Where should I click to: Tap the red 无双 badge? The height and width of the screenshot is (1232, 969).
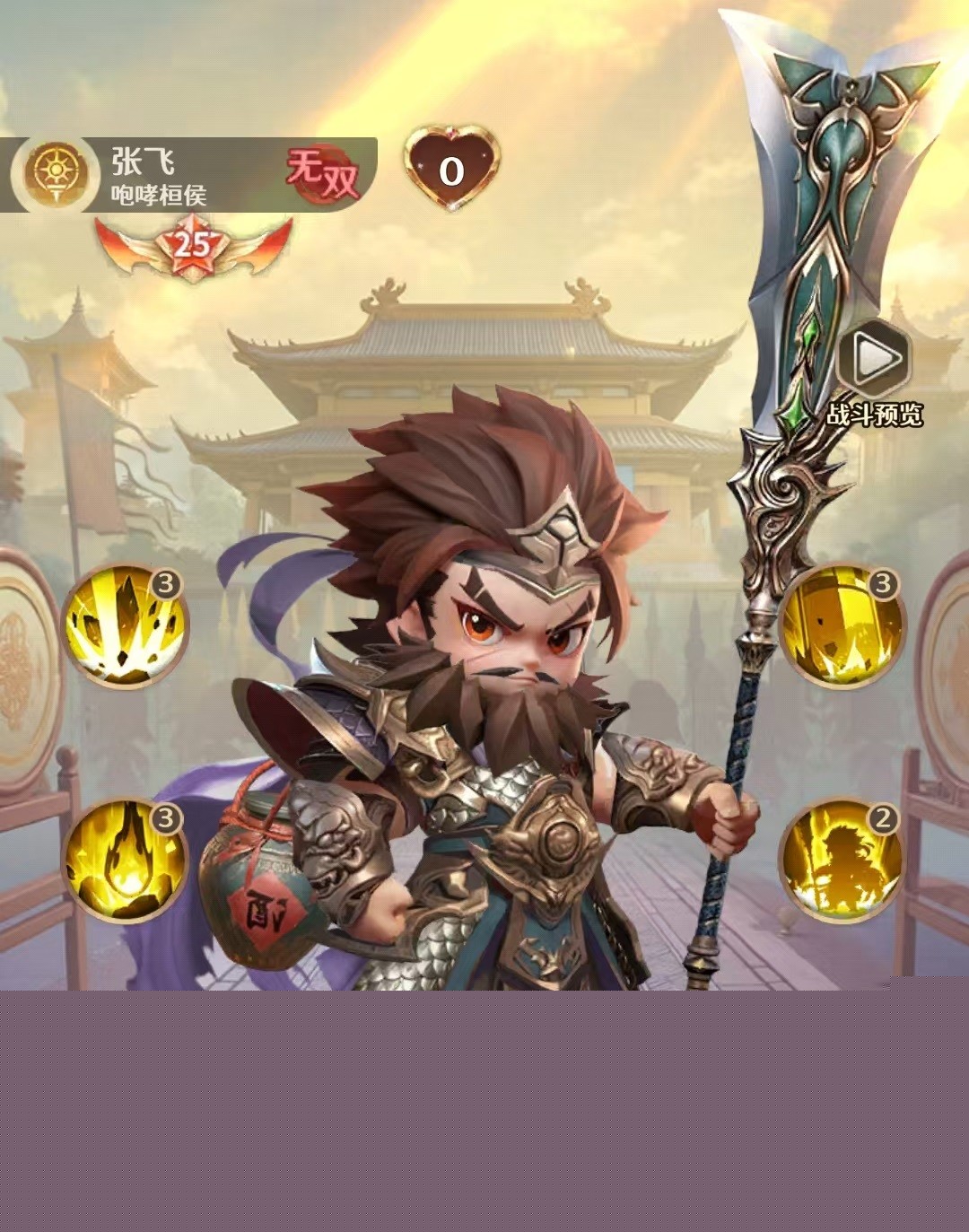pos(323,173)
